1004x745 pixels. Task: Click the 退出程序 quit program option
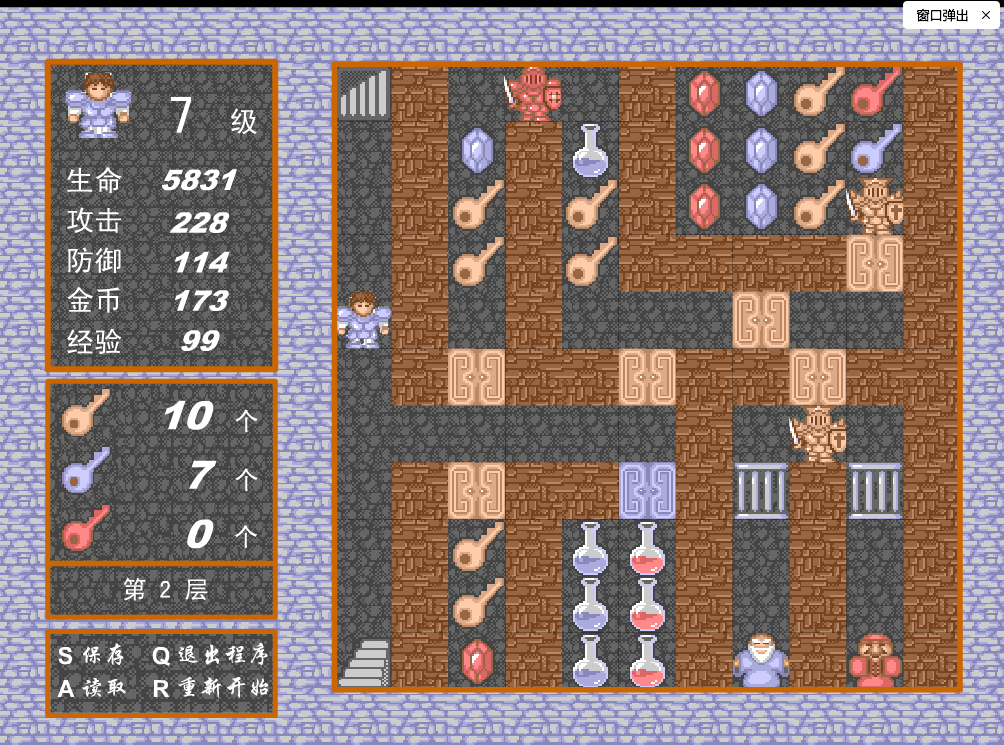pyautogui.click(x=210, y=656)
